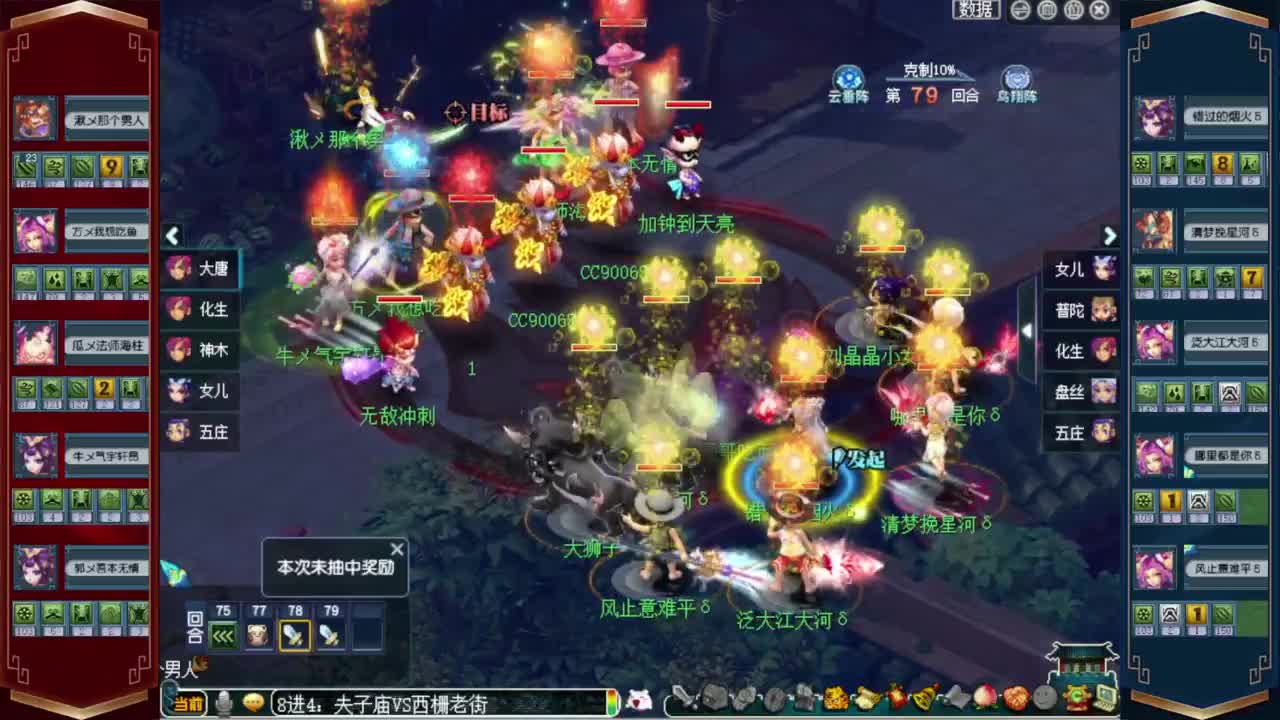Collapse left team panel with left chevron
Image resolution: width=1280 pixels, height=720 pixels.
[x=172, y=236]
